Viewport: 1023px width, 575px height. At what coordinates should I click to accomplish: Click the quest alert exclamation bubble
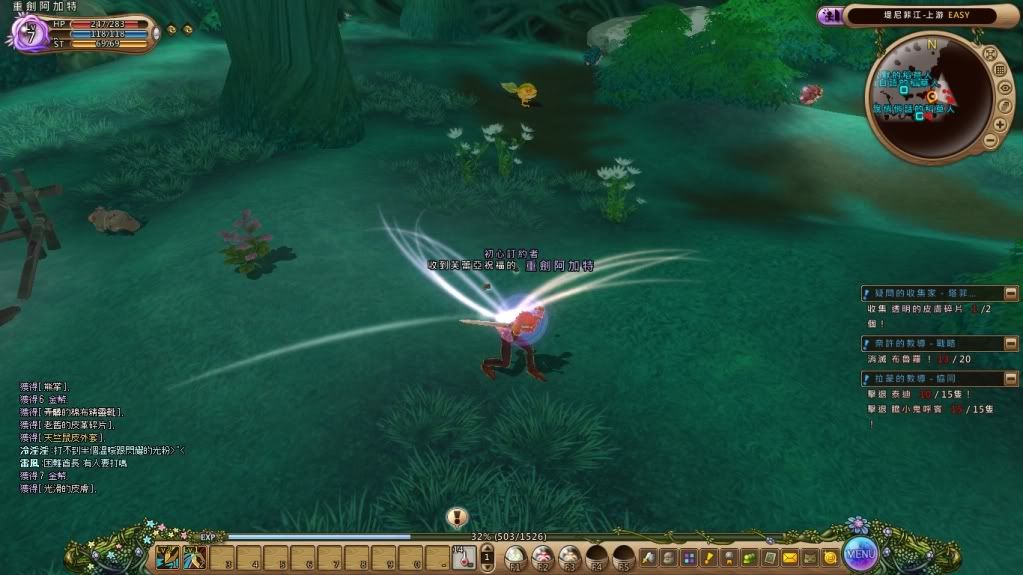click(457, 517)
